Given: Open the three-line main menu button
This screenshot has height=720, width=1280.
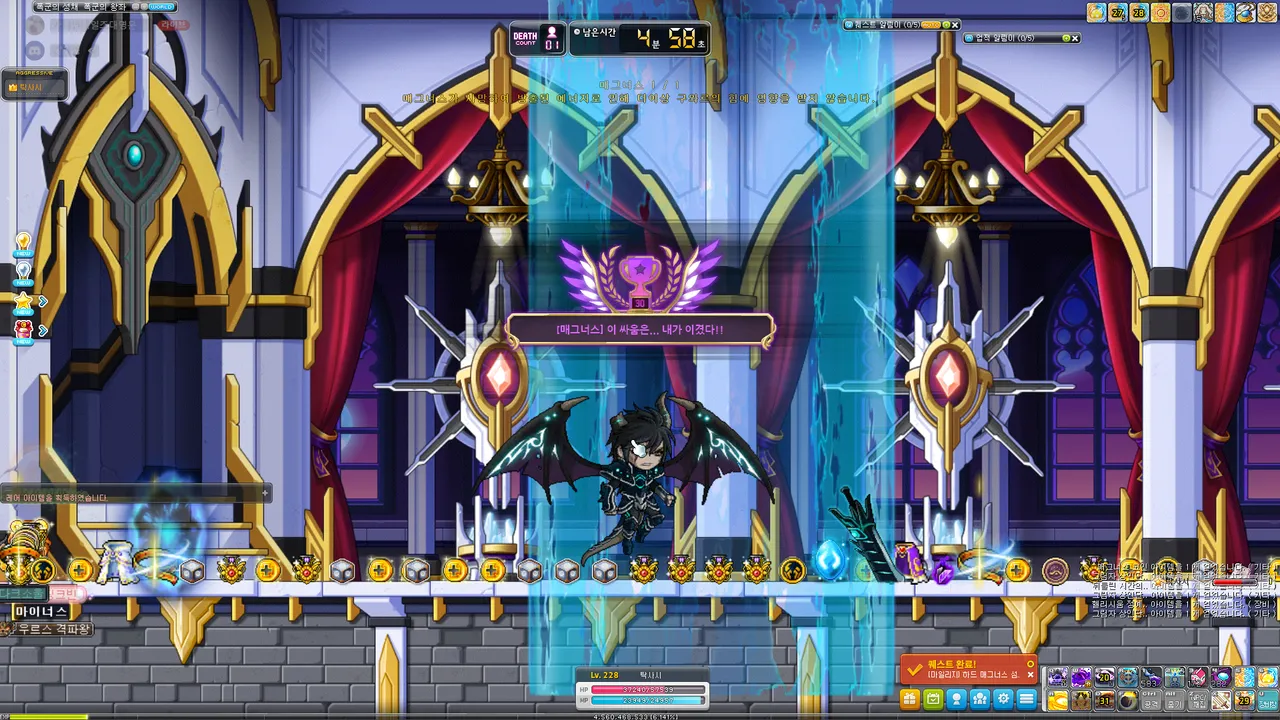Looking at the screenshot, I should pos(1026,699).
